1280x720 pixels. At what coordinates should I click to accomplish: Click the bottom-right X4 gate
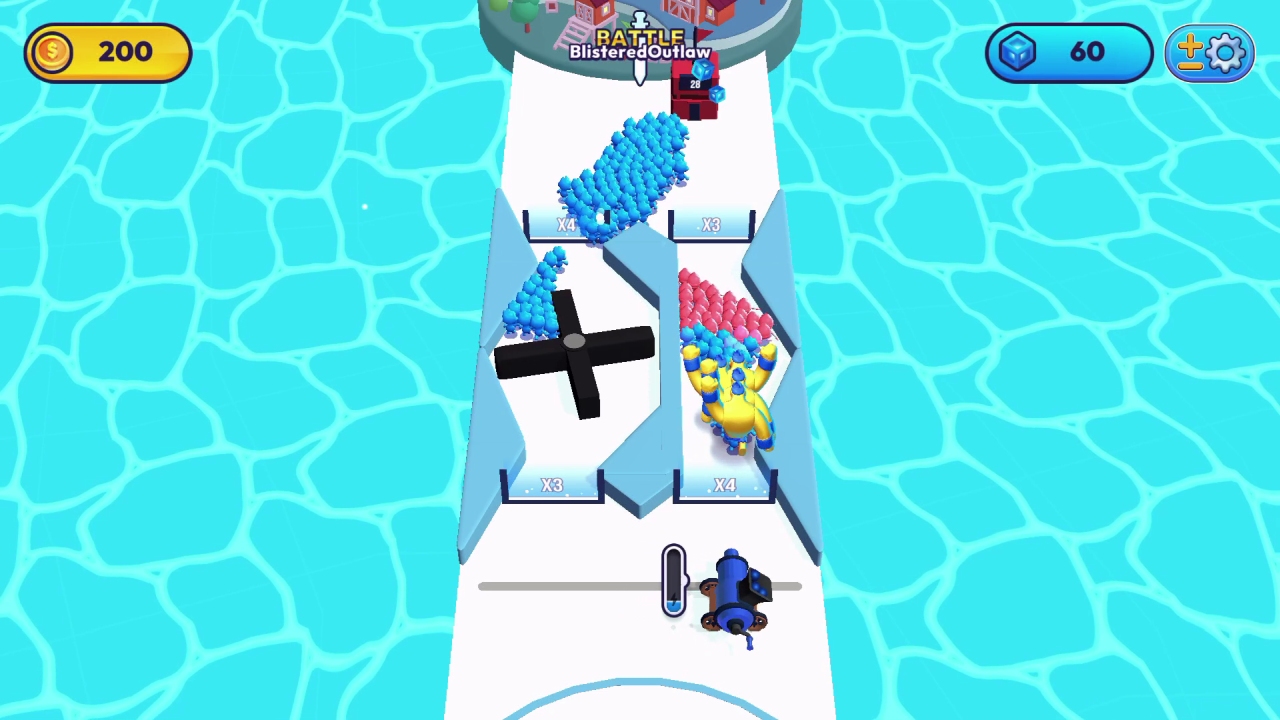(x=724, y=485)
